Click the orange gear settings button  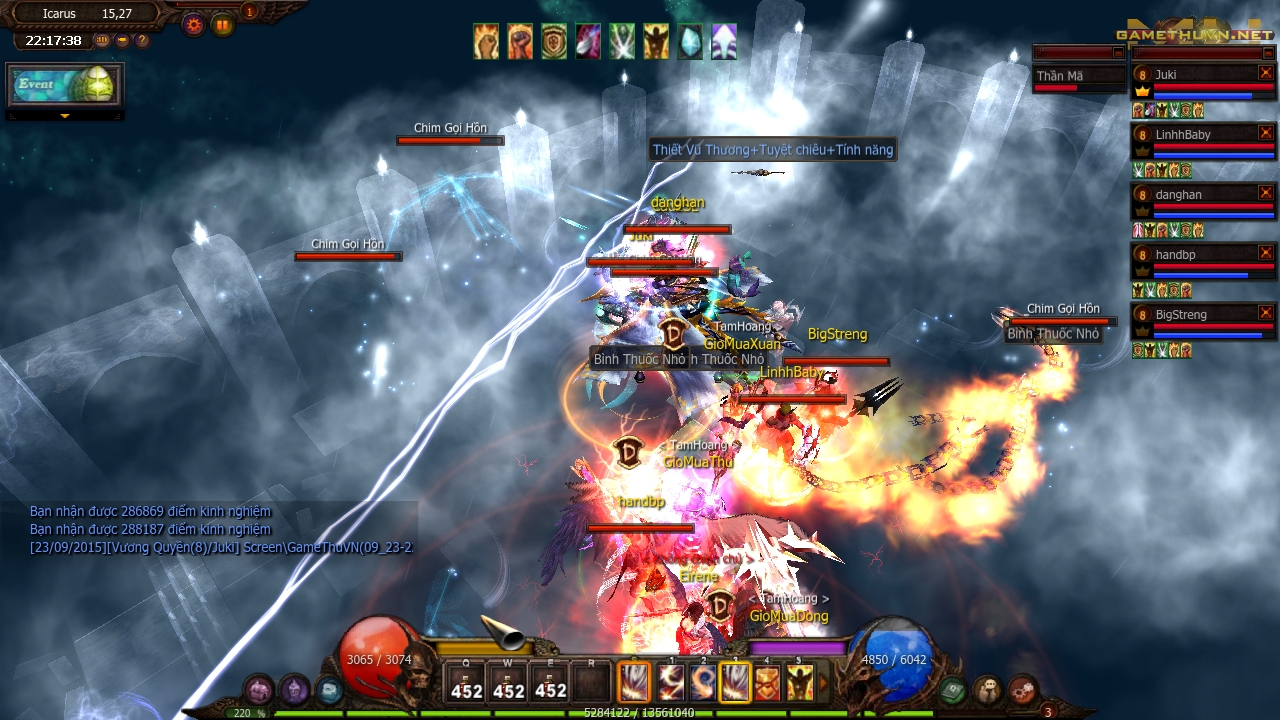pyautogui.click(x=193, y=24)
